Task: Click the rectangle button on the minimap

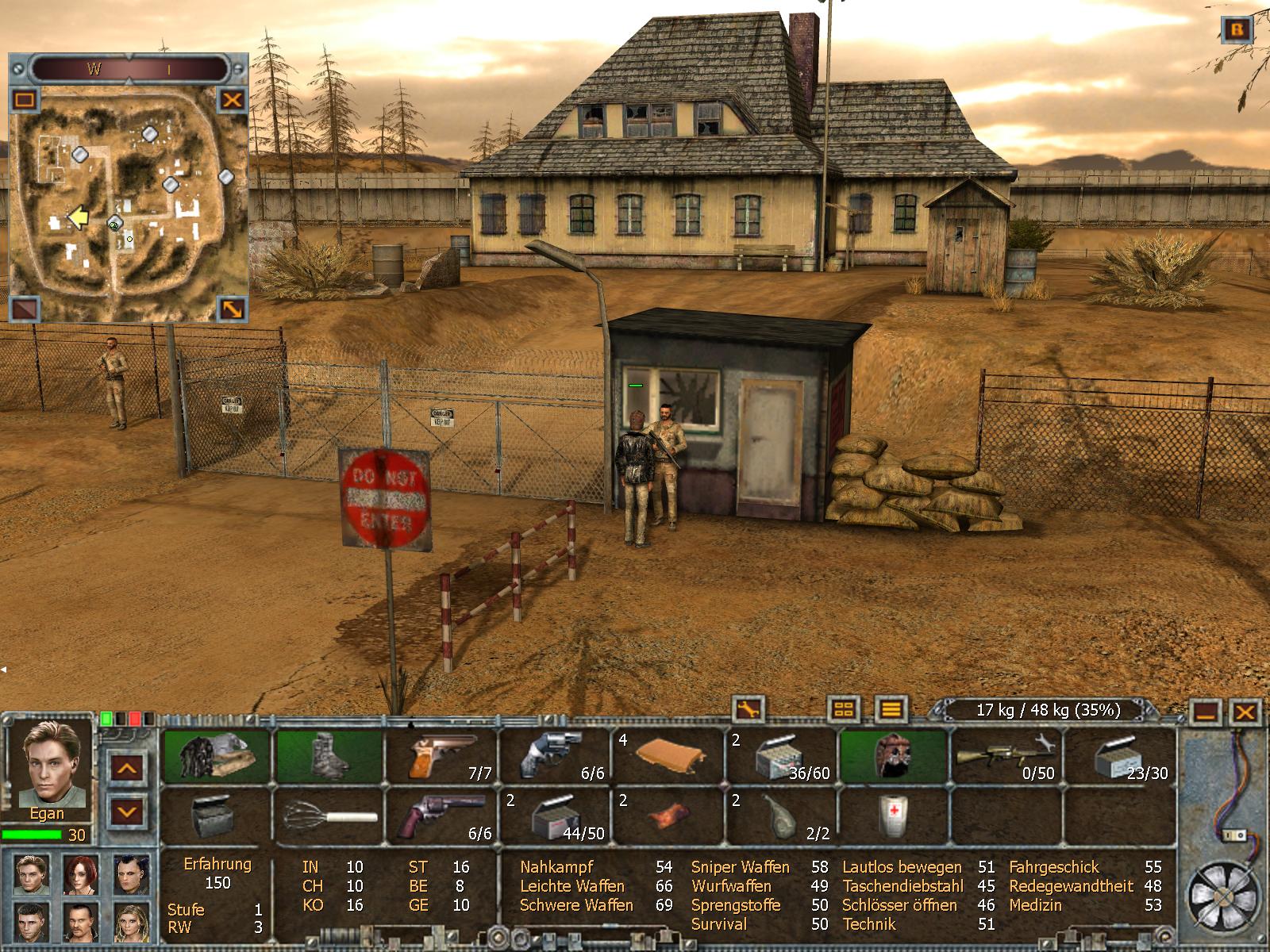Action: 25,100
